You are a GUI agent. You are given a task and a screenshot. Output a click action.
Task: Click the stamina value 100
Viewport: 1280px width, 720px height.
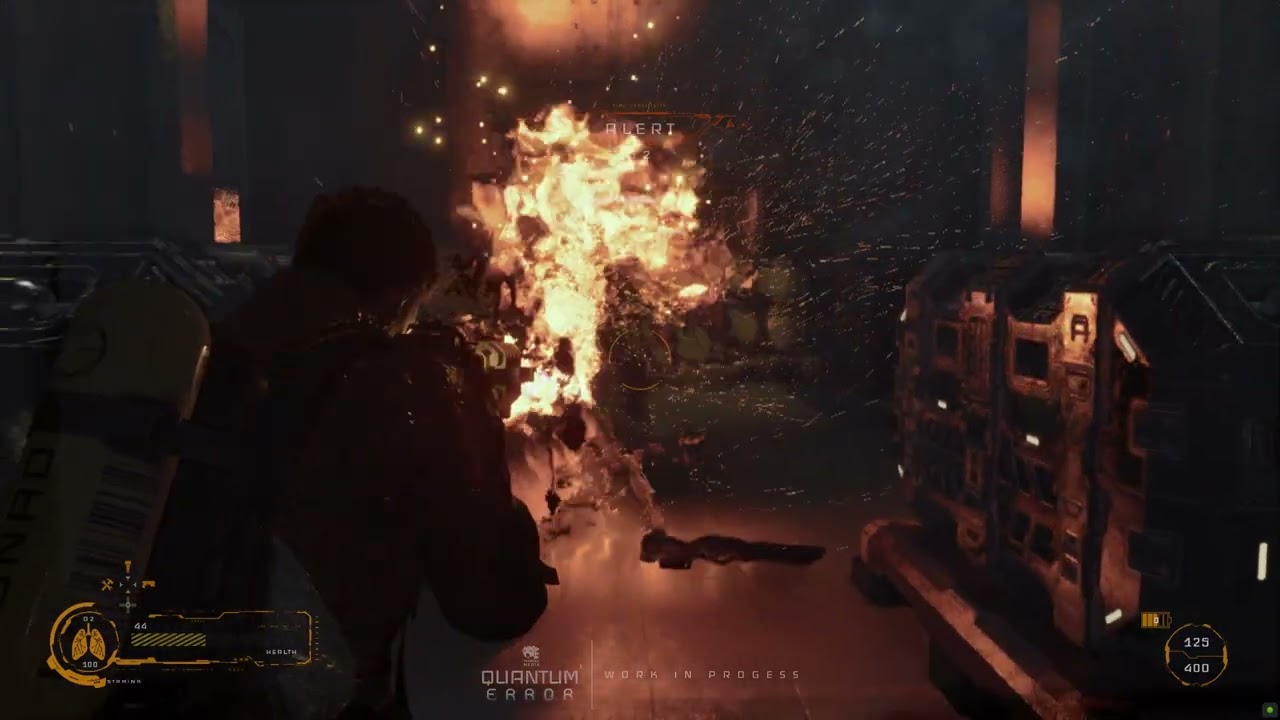91,664
